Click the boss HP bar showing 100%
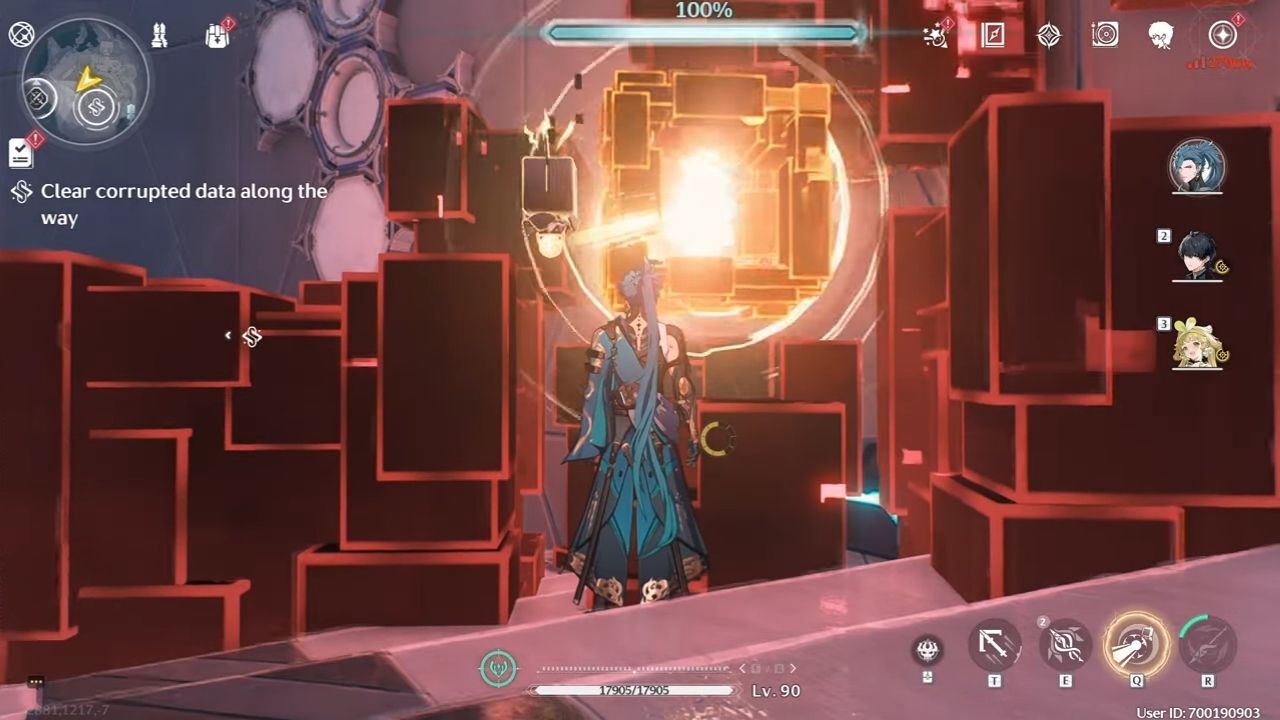The width and height of the screenshot is (1280, 720). coord(705,33)
